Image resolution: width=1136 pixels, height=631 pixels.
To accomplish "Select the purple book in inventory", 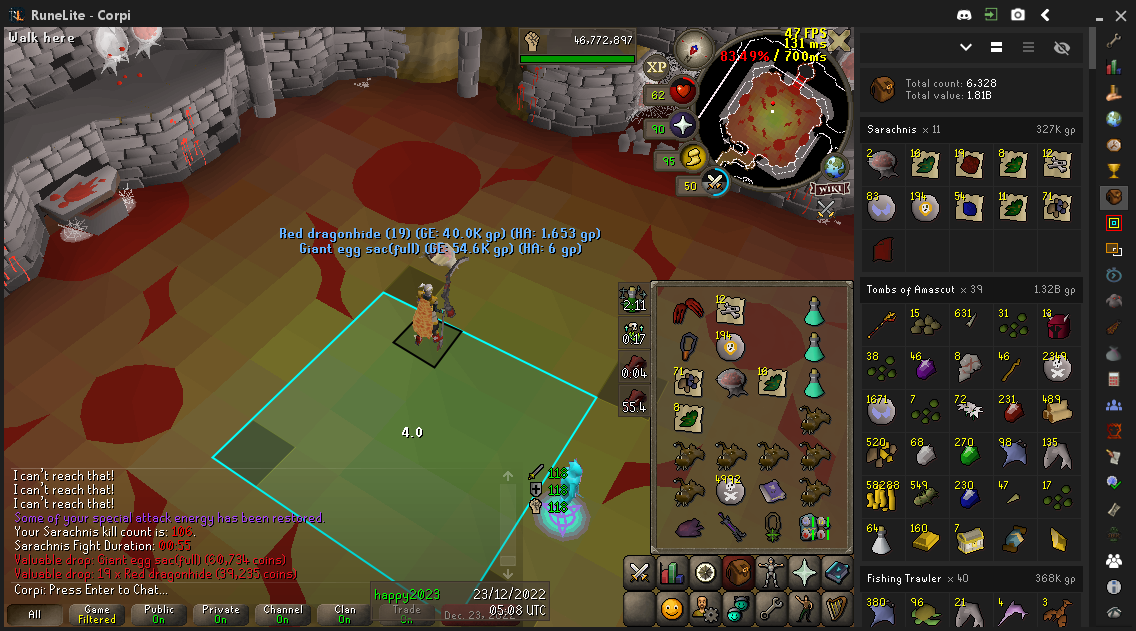I will click(x=771, y=489).
